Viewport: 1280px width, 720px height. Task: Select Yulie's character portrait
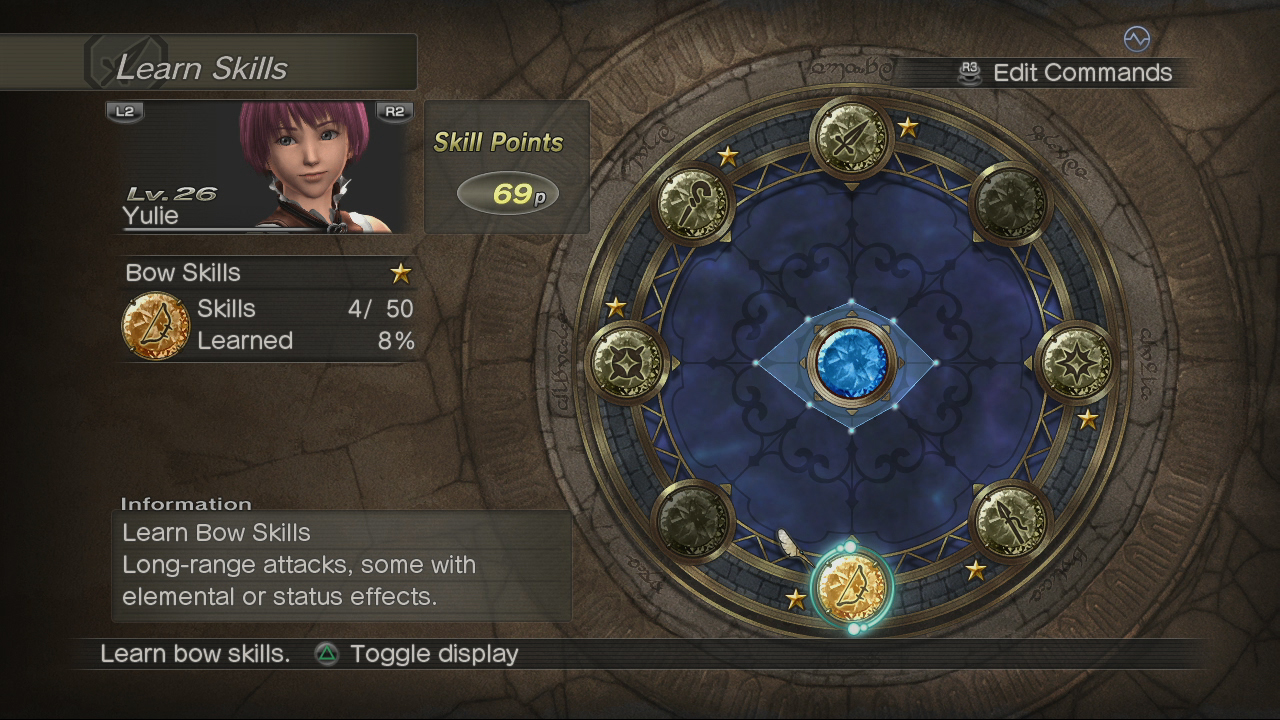pyautogui.click(x=300, y=166)
